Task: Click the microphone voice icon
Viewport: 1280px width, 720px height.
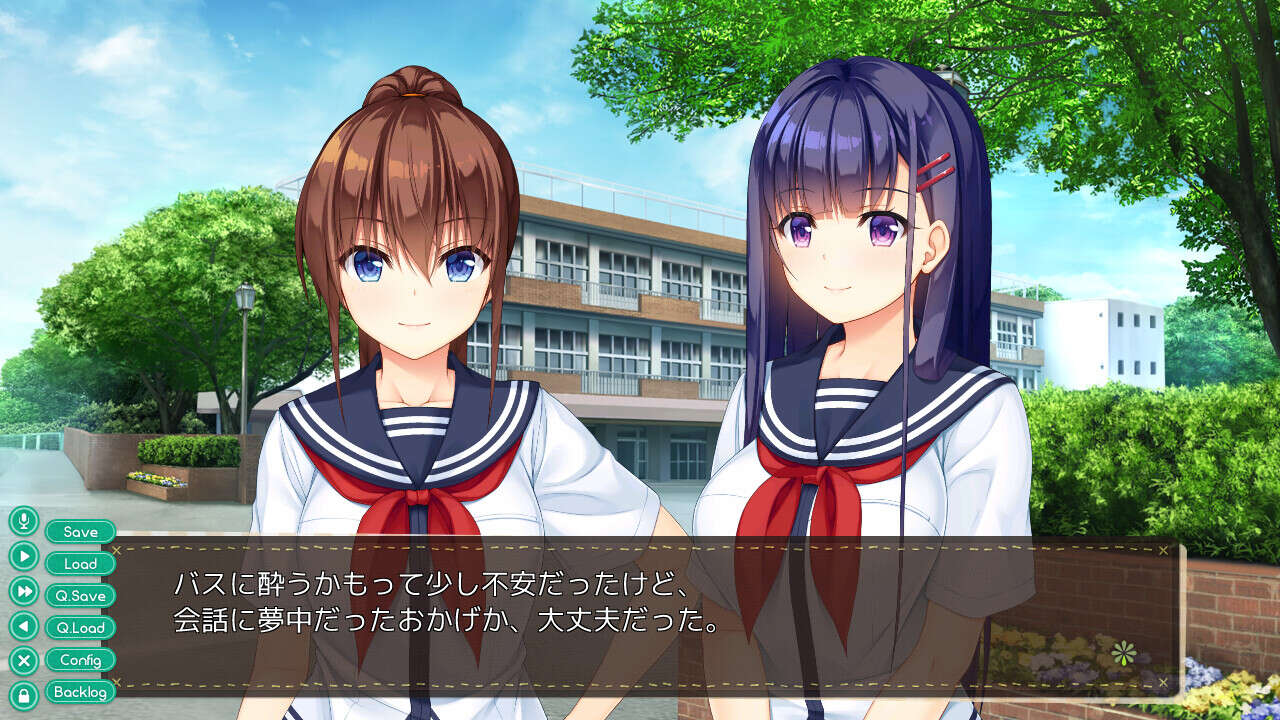Action: pos(24,521)
